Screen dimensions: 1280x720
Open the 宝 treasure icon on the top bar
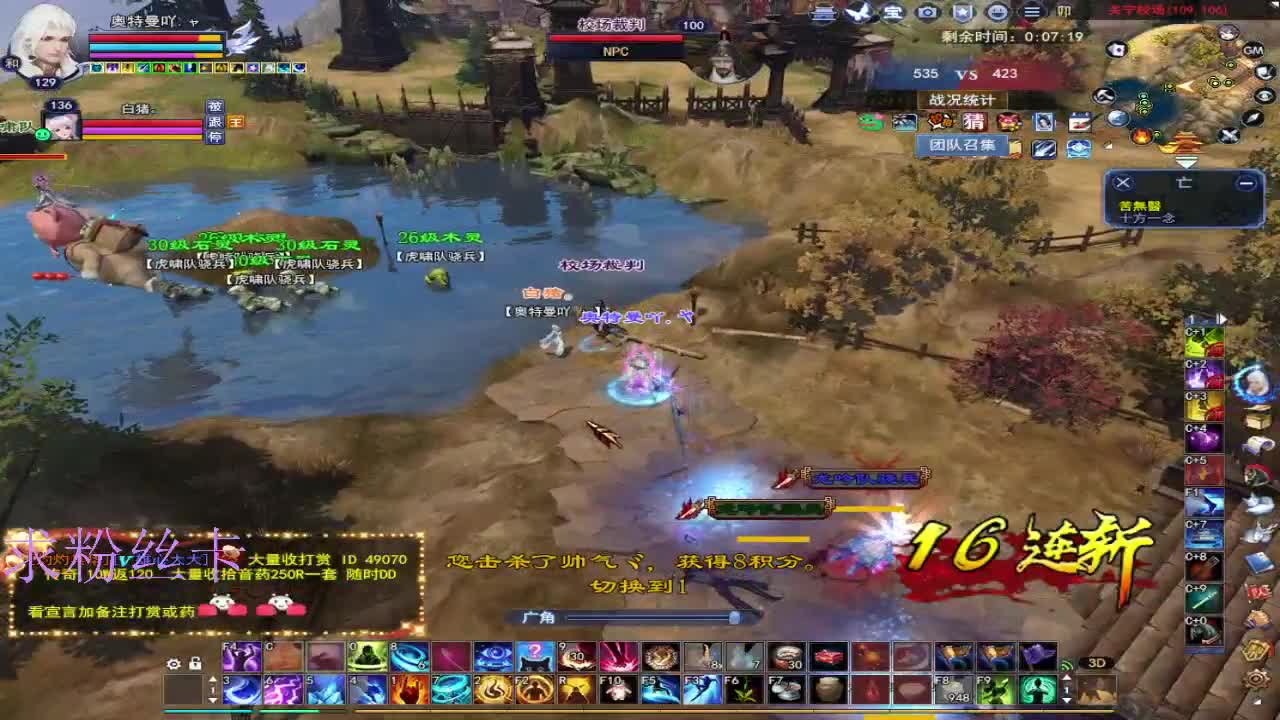pos(893,12)
